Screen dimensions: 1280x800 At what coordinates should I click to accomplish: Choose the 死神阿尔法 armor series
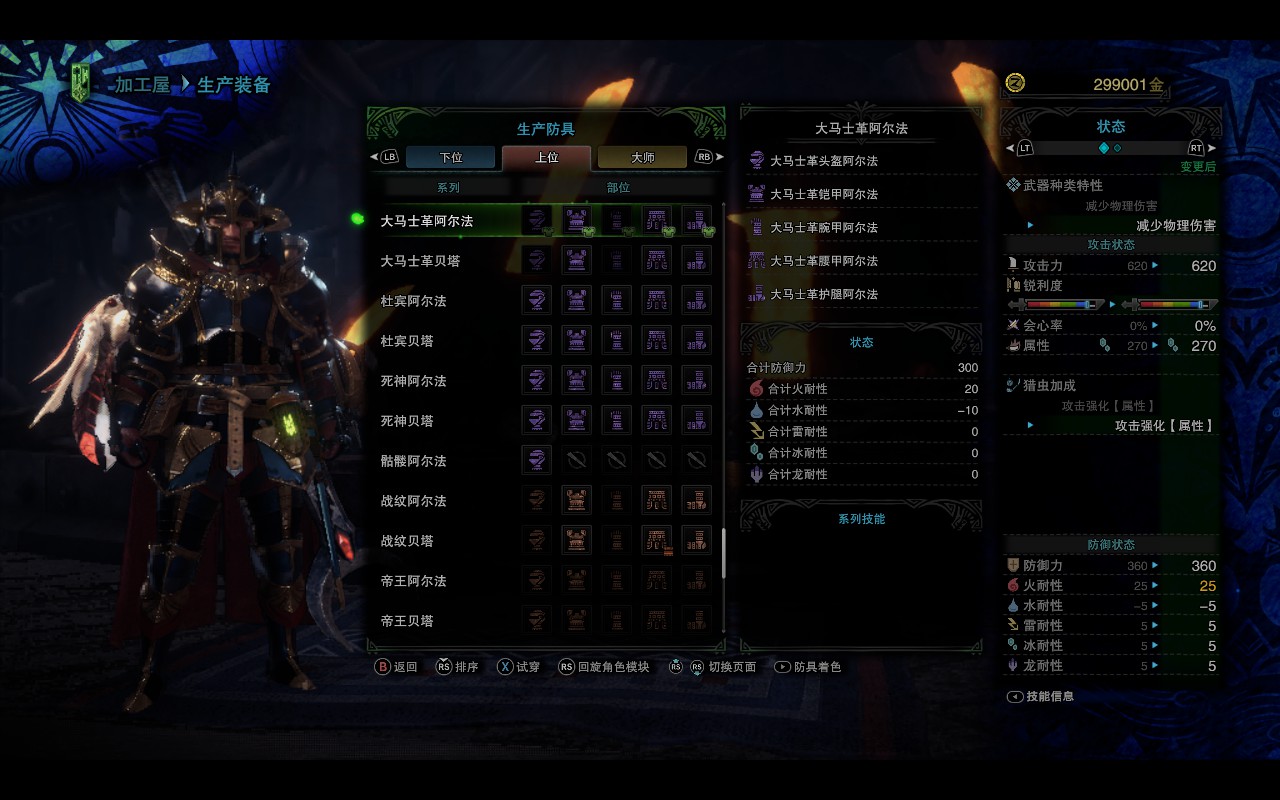coord(413,381)
